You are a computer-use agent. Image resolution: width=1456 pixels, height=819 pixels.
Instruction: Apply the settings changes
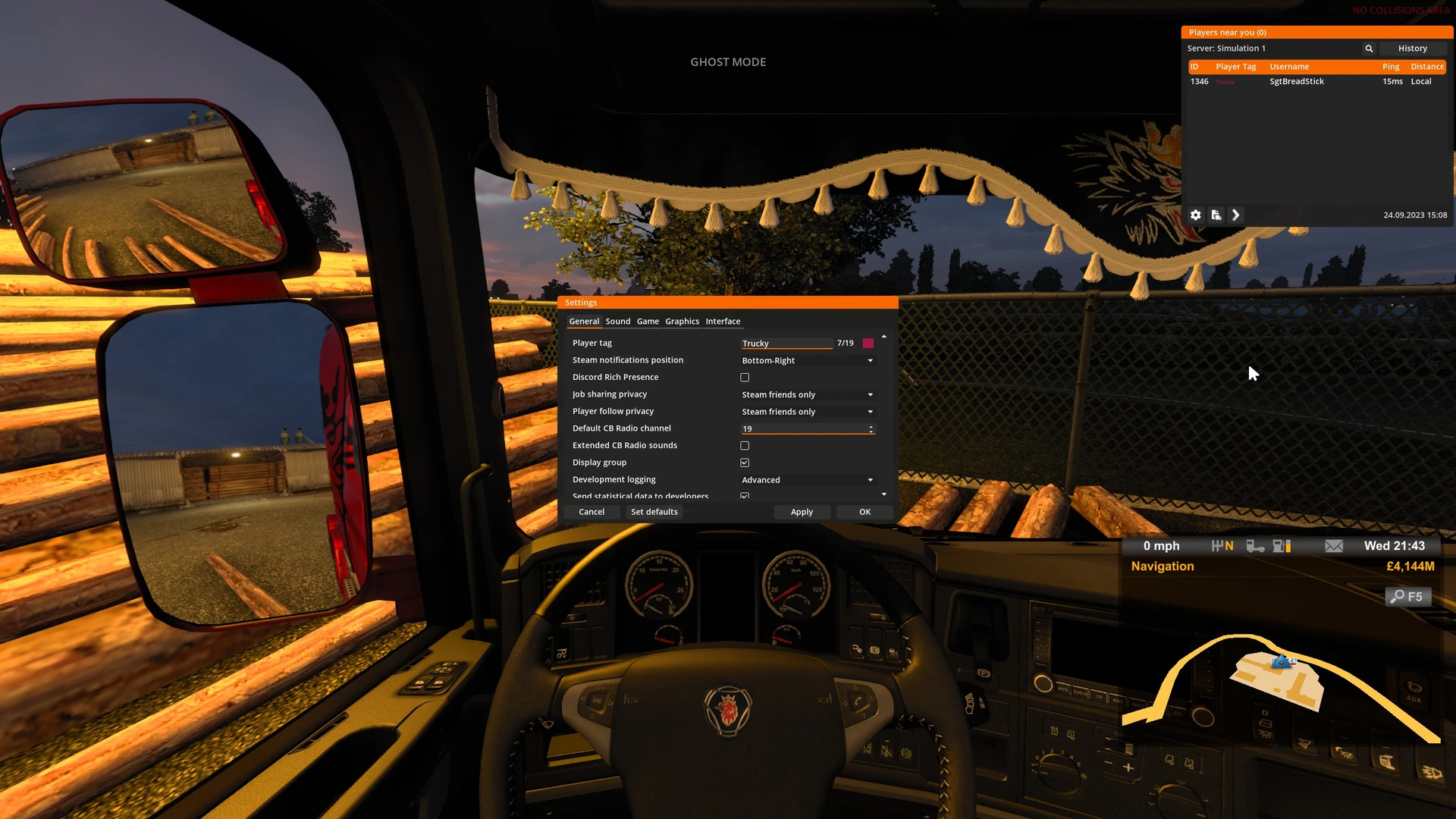[802, 513]
